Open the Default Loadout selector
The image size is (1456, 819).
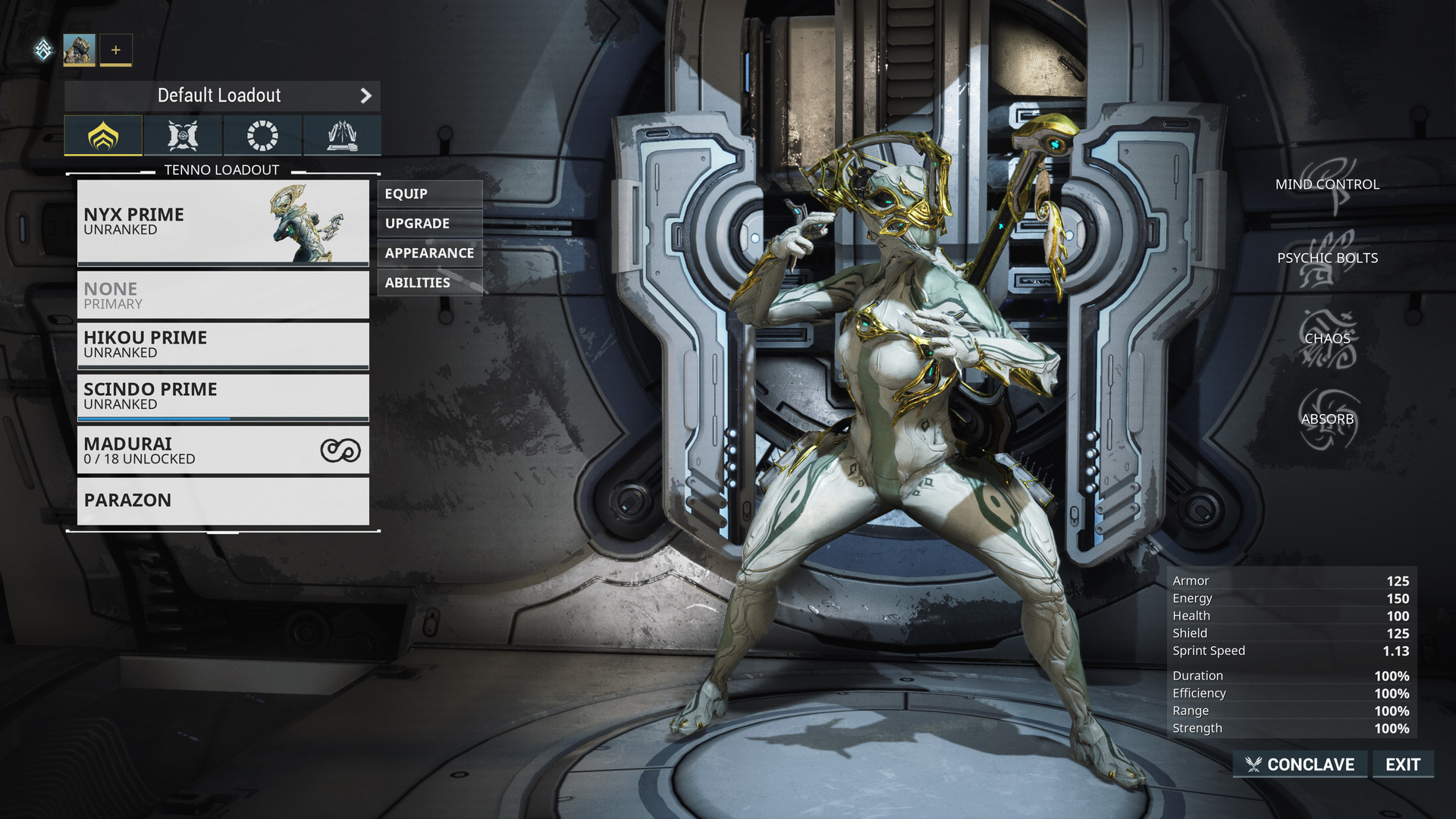point(221,96)
